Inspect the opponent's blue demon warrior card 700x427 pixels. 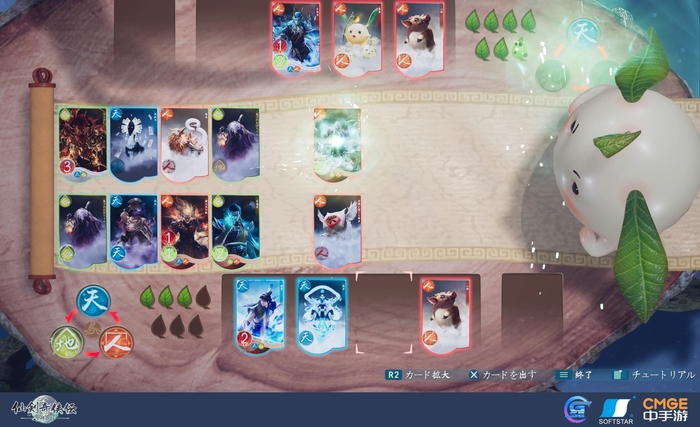pyautogui.click(x=296, y=37)
